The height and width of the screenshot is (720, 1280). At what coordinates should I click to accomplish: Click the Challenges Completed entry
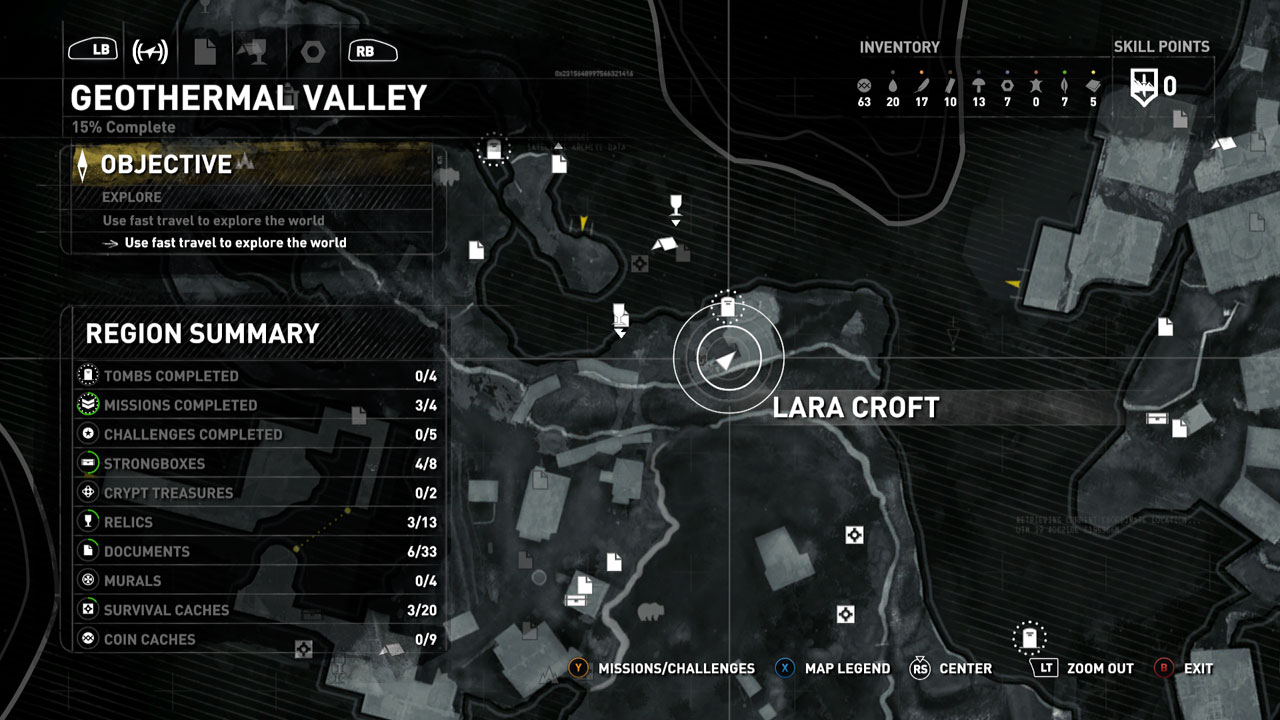click(258, 434)
